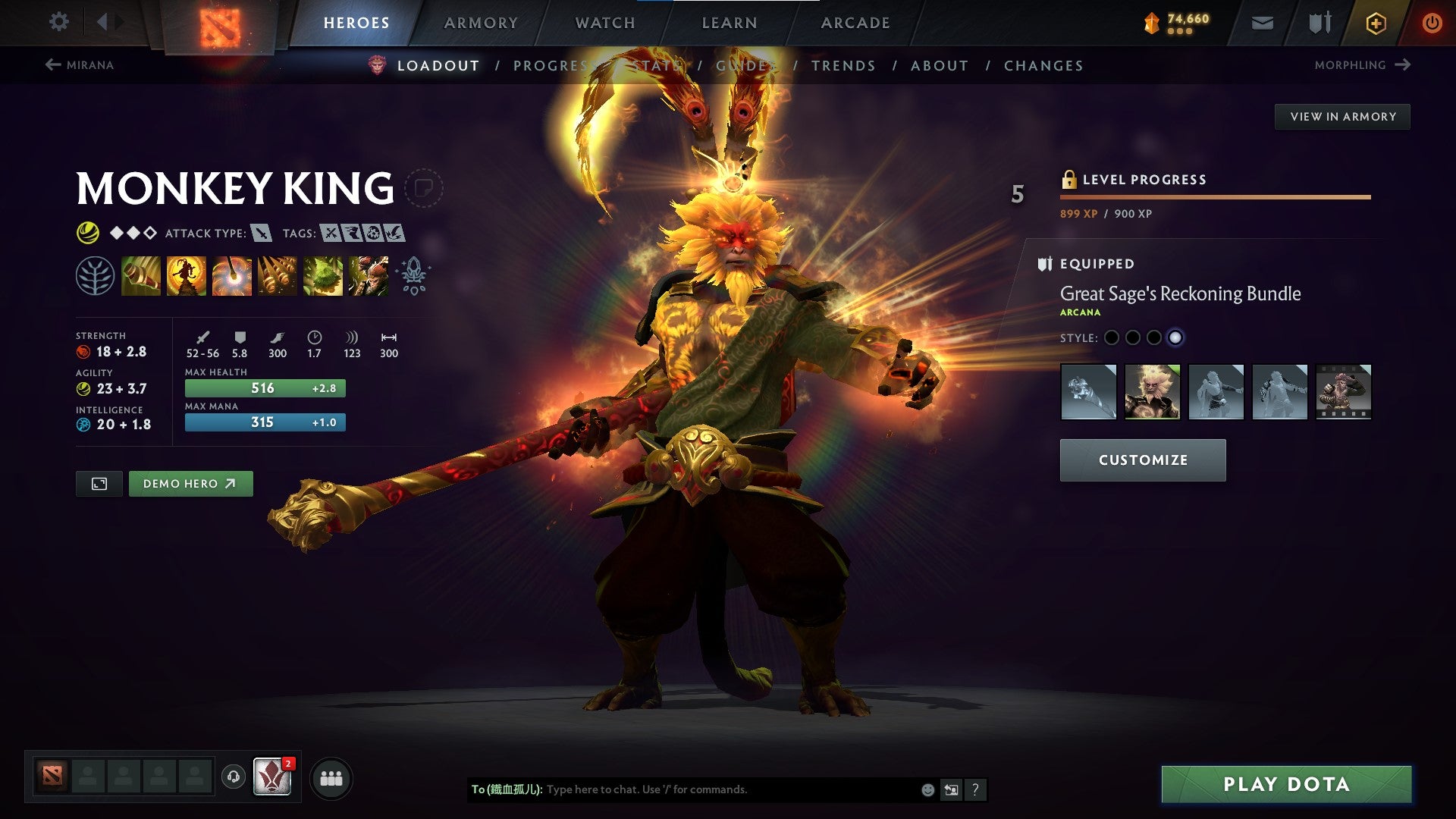Click the DEMO HERO button
This screenshot has width=1456, height=819.
coord(190,483)
